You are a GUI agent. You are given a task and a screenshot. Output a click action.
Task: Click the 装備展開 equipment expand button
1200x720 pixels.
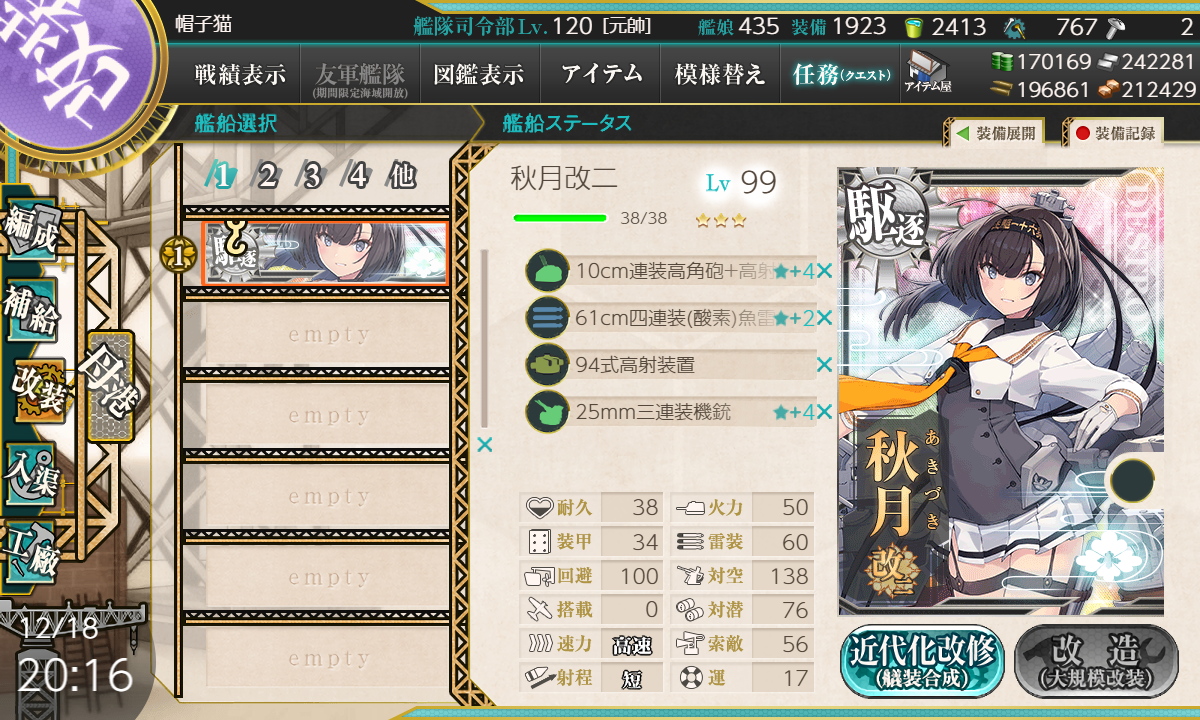996,132
